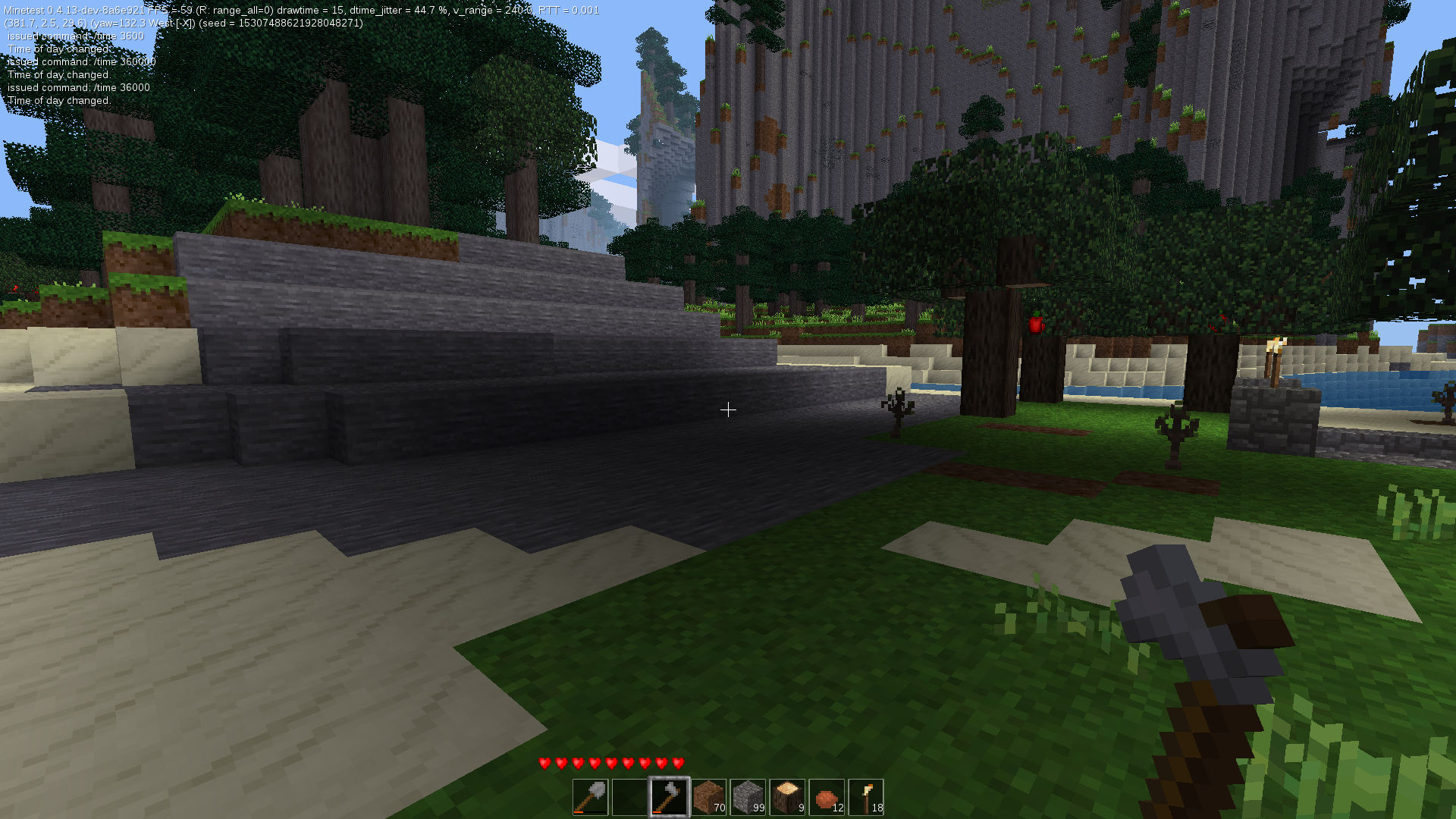This screenshot has height=819, width=1456.
Task: Click the 'Time of day changed' chat message
Action: point(58,99)
